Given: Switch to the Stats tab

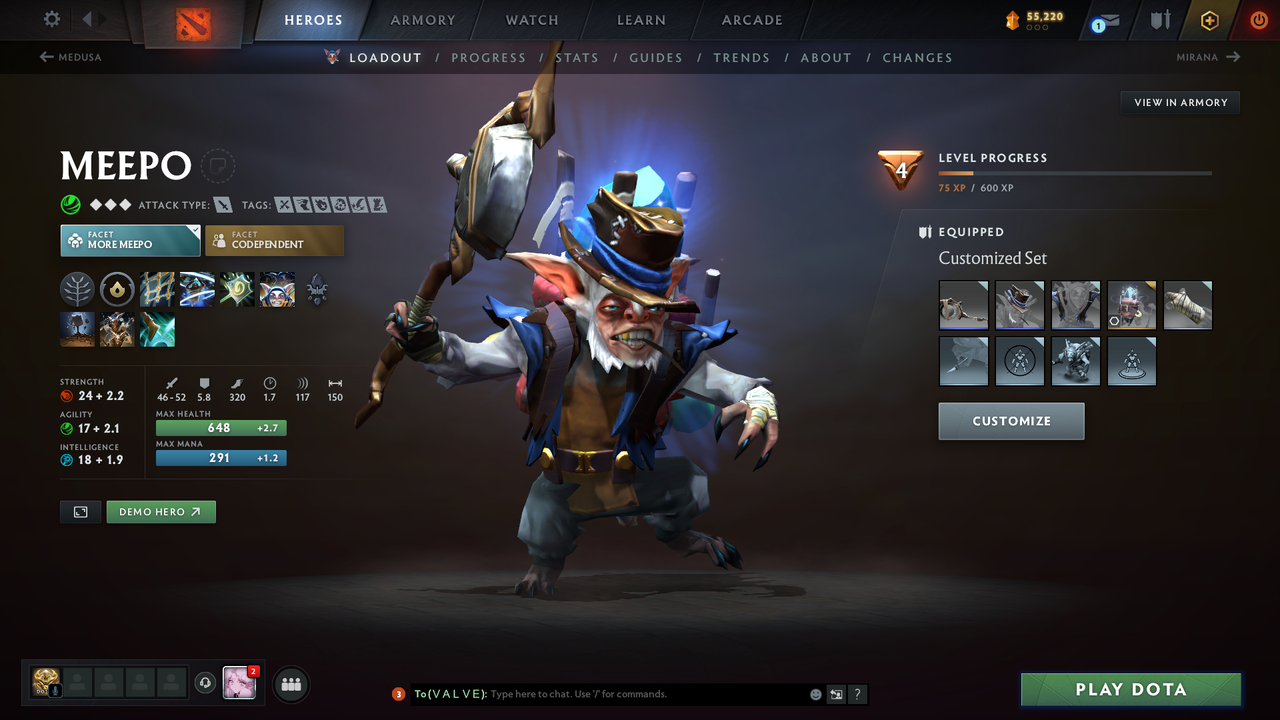Looking at the screenshot, I should (577, 57).
